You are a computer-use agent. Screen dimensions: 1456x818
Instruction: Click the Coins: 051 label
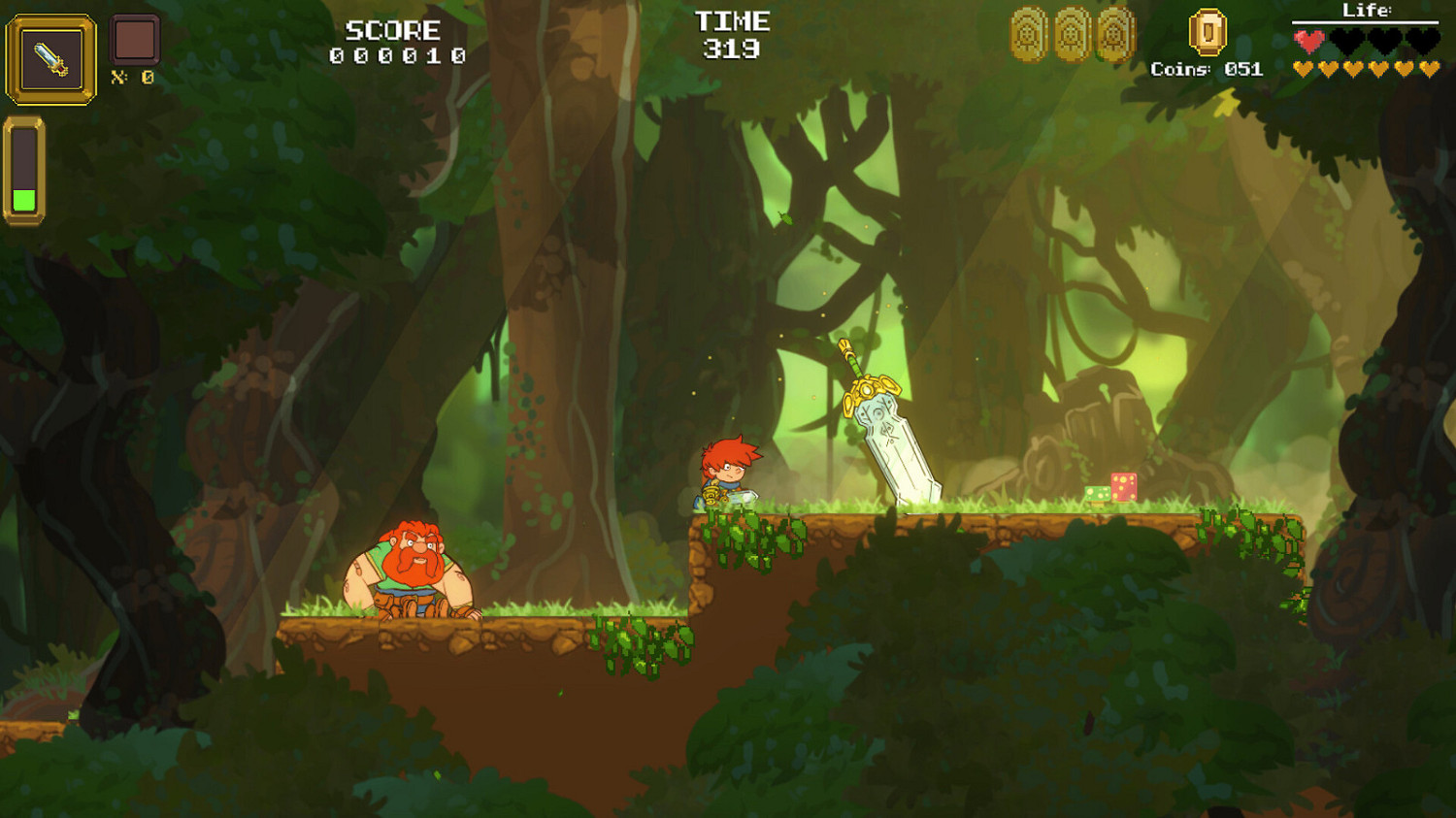[1207, 69]
